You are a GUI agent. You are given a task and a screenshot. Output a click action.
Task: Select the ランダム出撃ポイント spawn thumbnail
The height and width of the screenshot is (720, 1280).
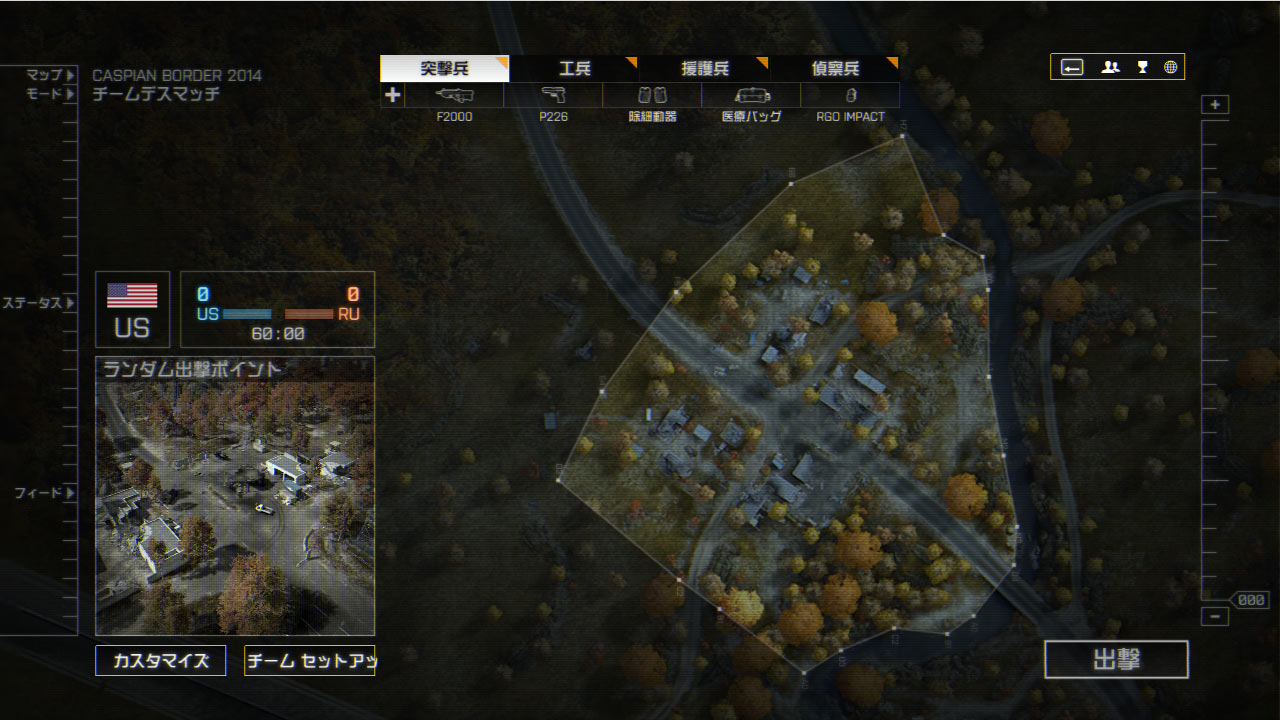click(235, 496)
